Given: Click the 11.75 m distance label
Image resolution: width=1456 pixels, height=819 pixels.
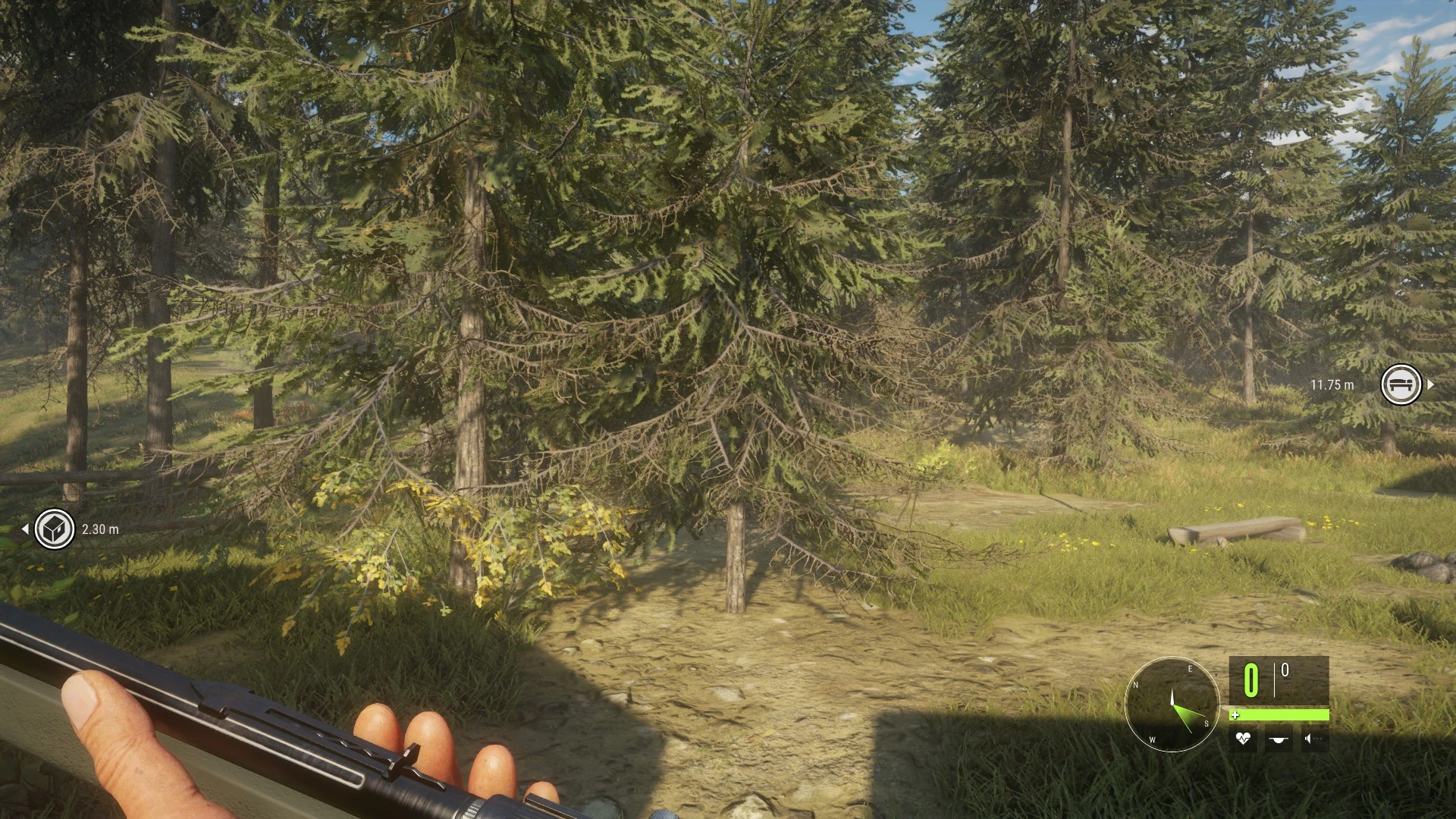Looking at the screenshot, I should (1332, 385).
